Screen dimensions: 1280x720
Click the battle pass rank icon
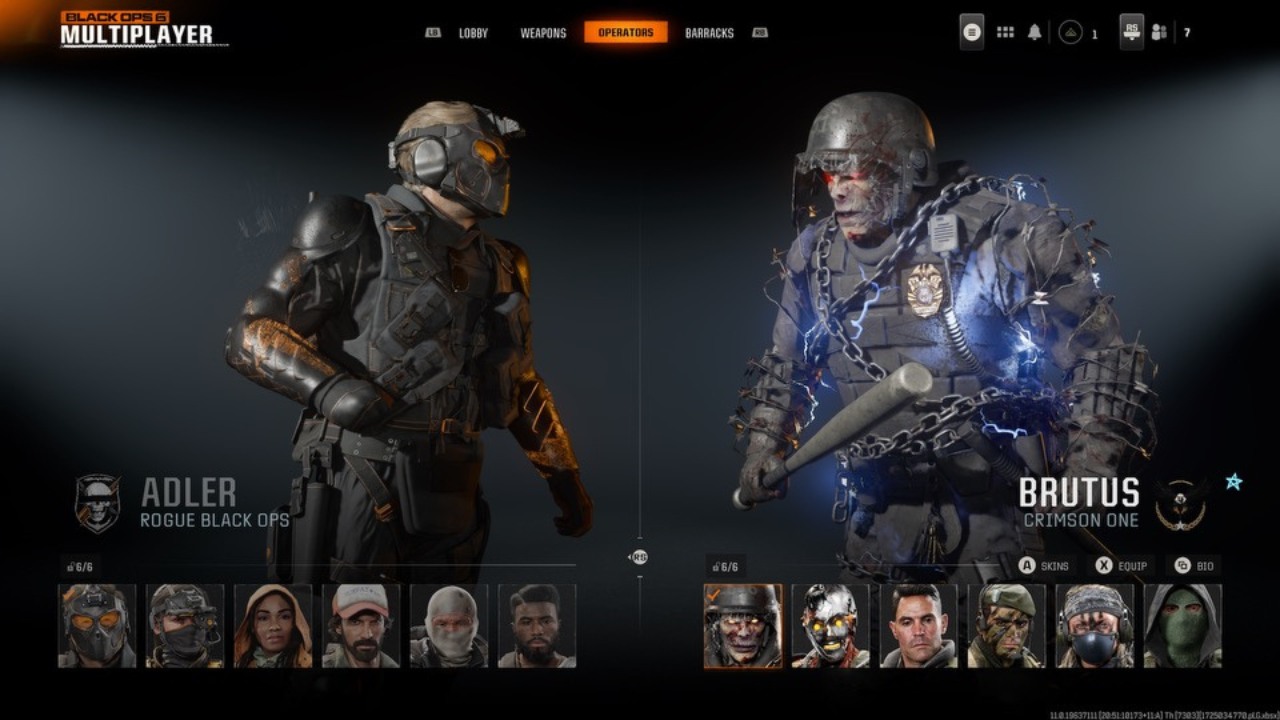pos(1071,32)
